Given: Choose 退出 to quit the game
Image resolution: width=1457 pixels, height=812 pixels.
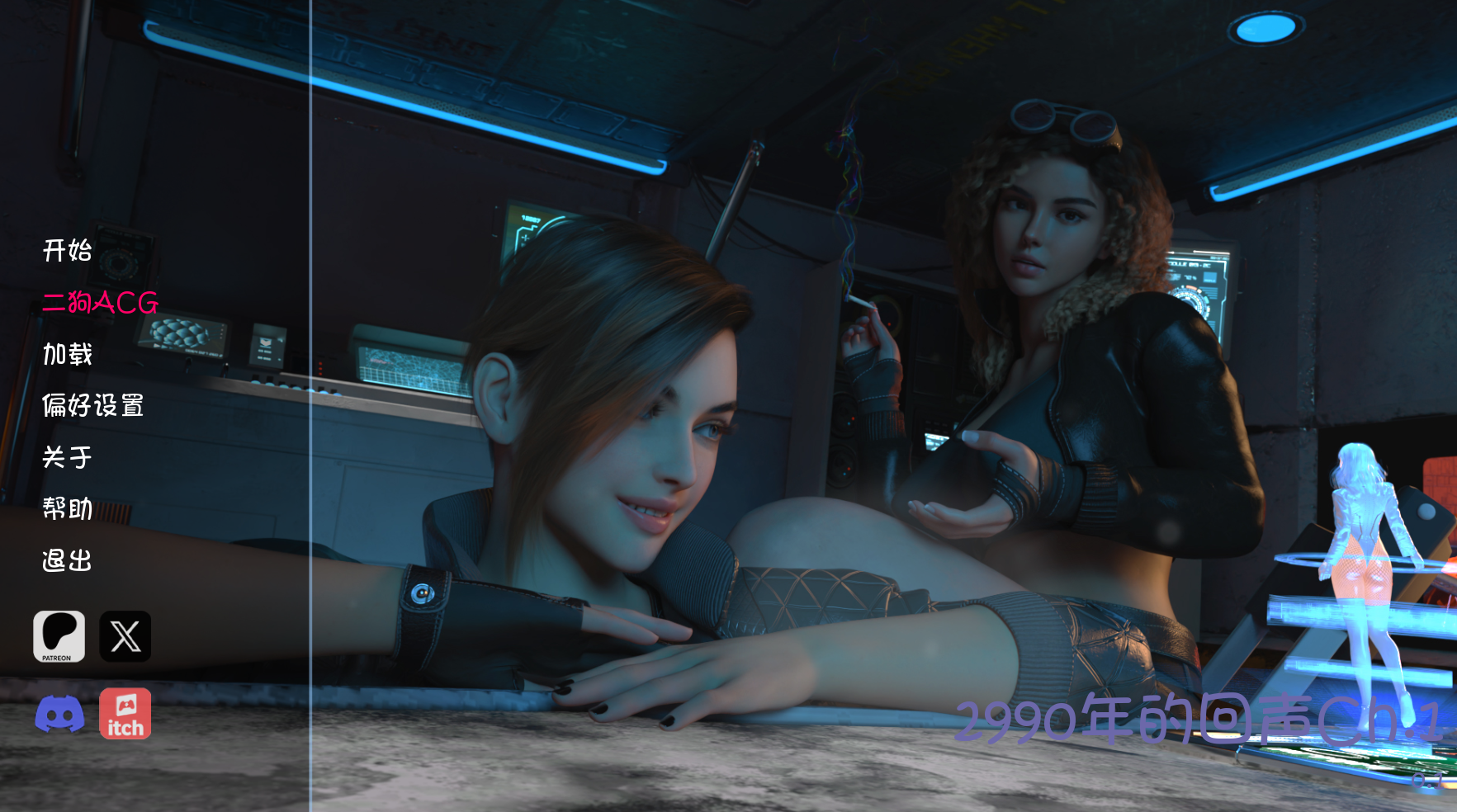Looking at the screenshot, I should (67, 560).
